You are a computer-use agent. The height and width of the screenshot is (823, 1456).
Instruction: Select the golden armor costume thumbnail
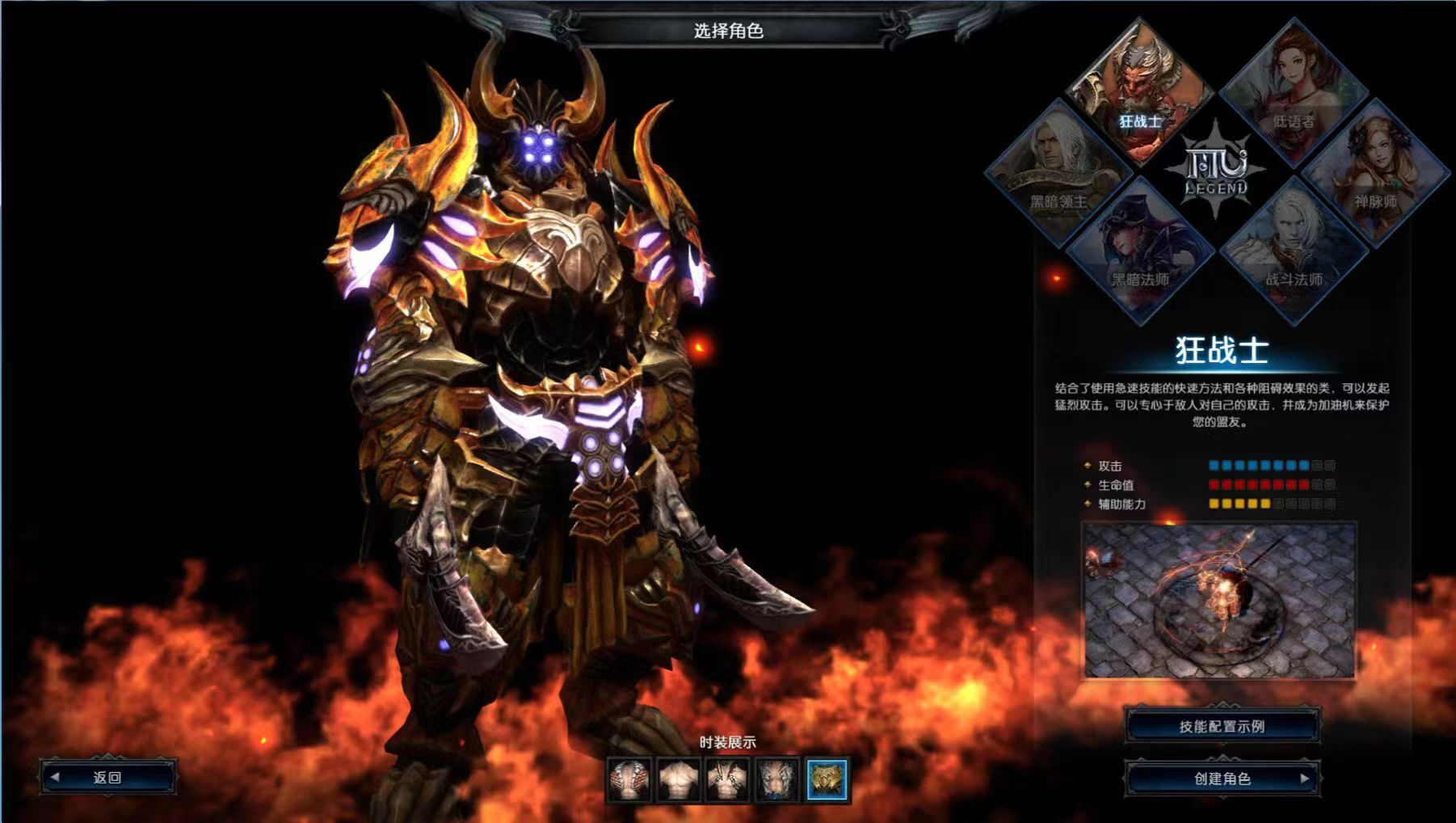tap(827, 779)
